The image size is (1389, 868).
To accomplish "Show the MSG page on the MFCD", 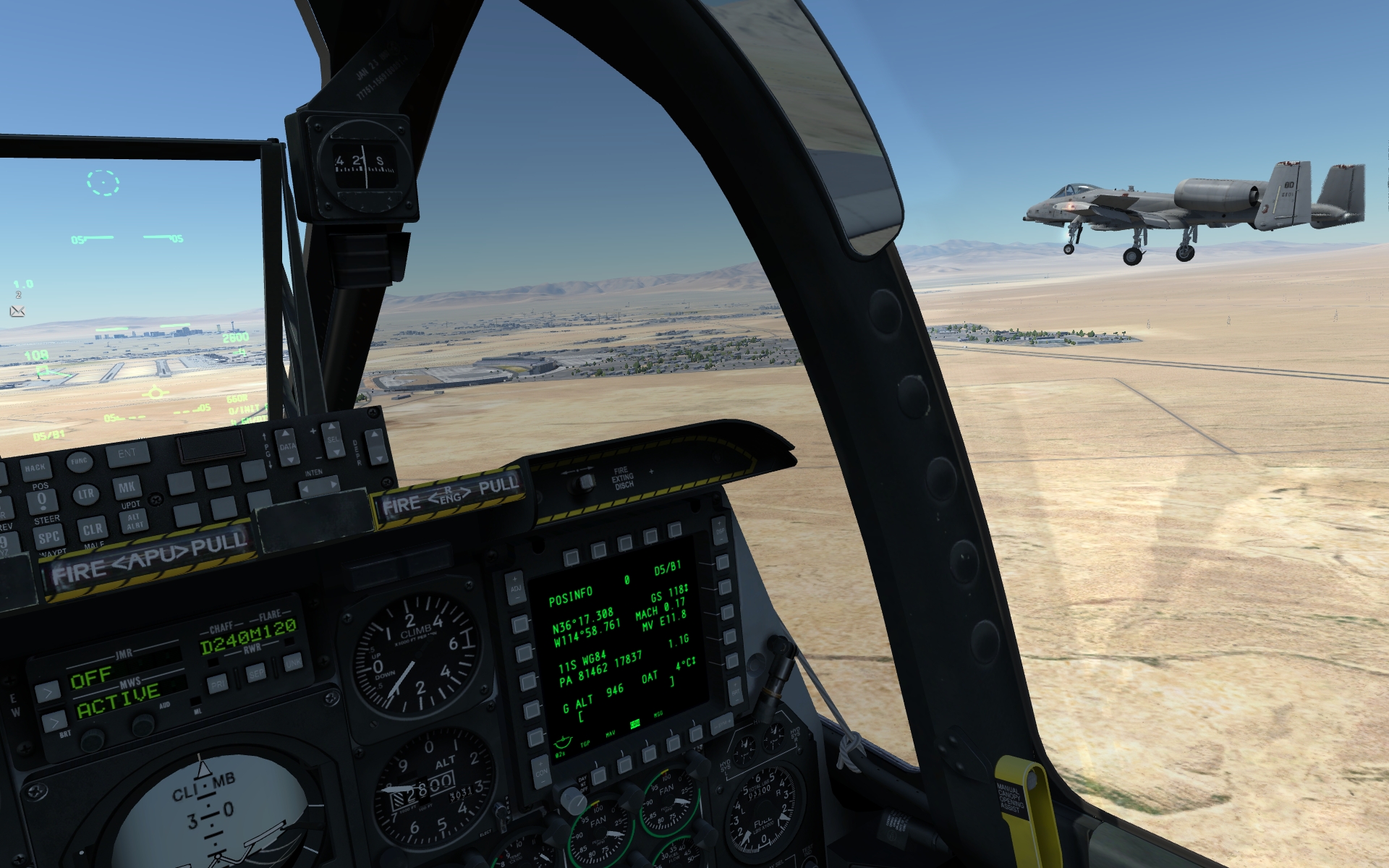I will click(x=673, y=745).
